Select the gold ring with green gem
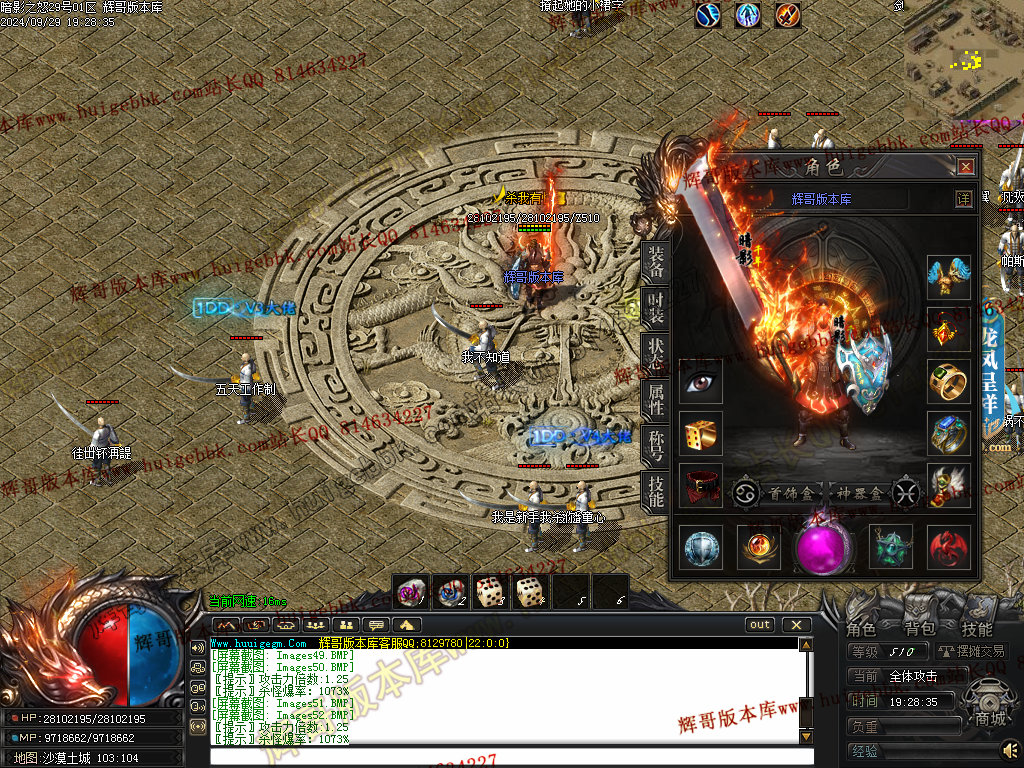Screen dimensions: 1024x768 click(x=948, y=382)
